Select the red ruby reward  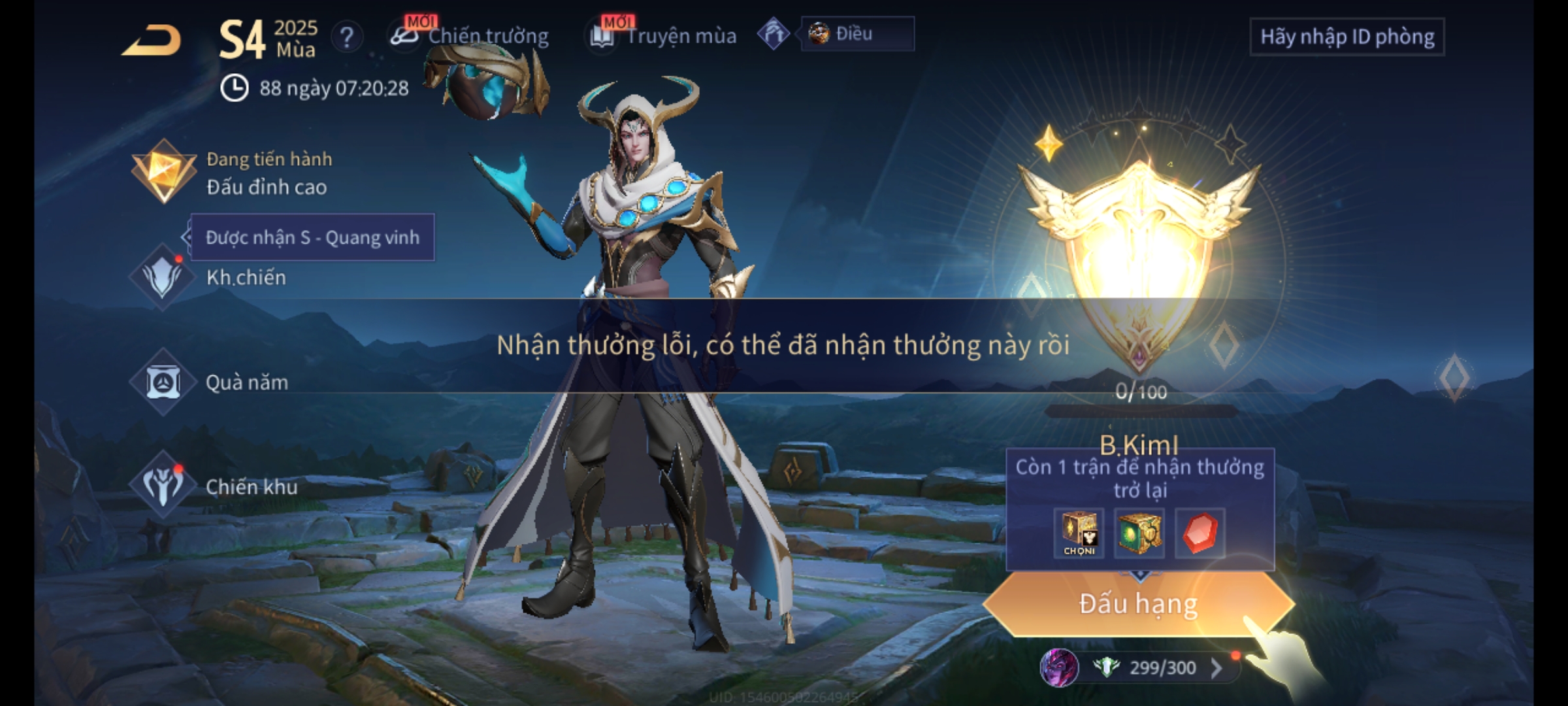(x=1200, y=533)
